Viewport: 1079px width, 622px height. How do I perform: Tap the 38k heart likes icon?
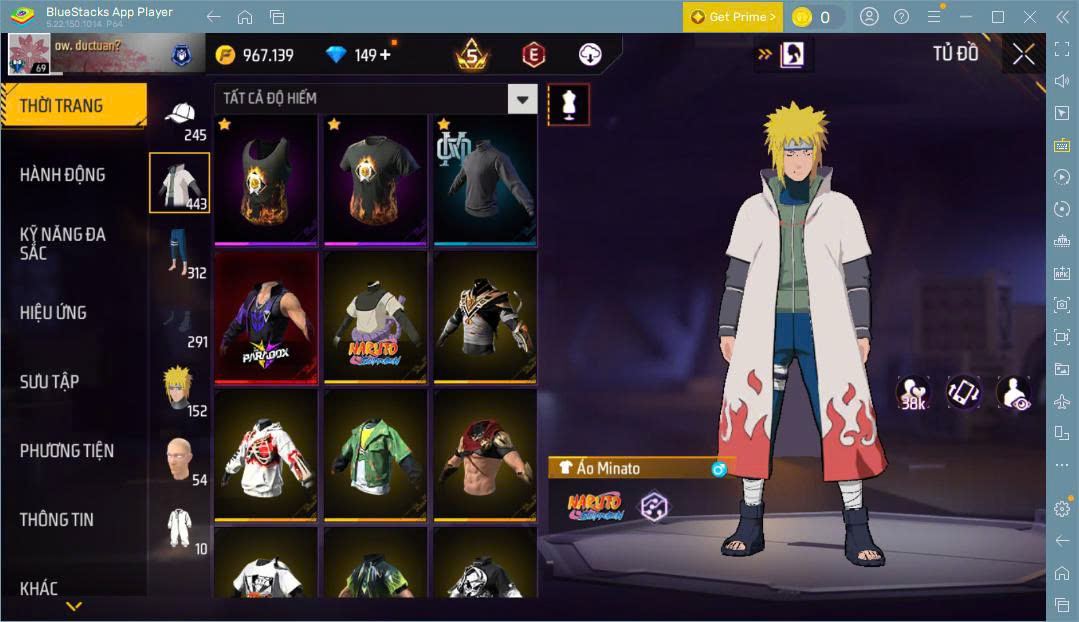click(912, 392)
